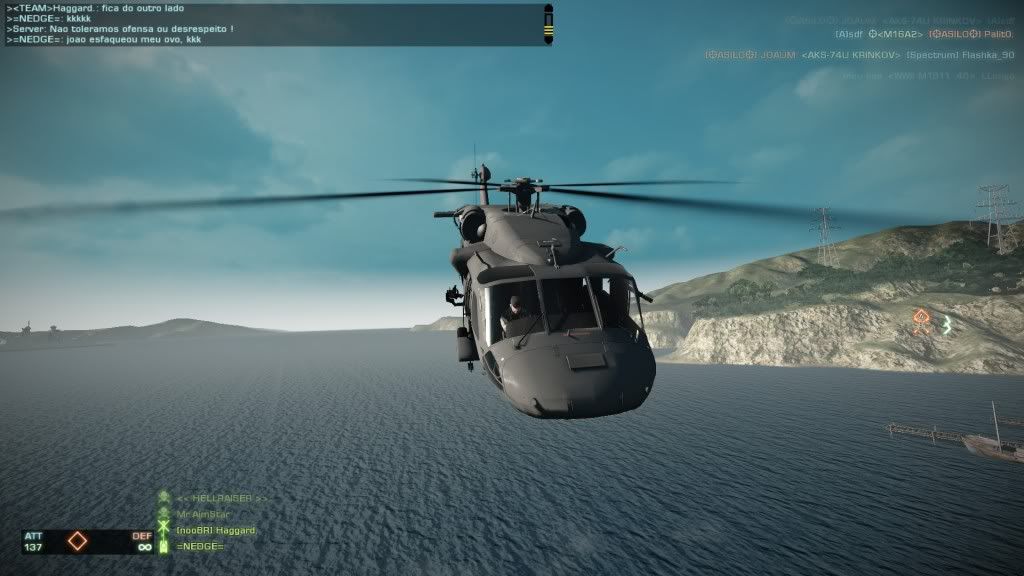
Task: Click the orange objective marker on the hillside
Action: point(922,322)
